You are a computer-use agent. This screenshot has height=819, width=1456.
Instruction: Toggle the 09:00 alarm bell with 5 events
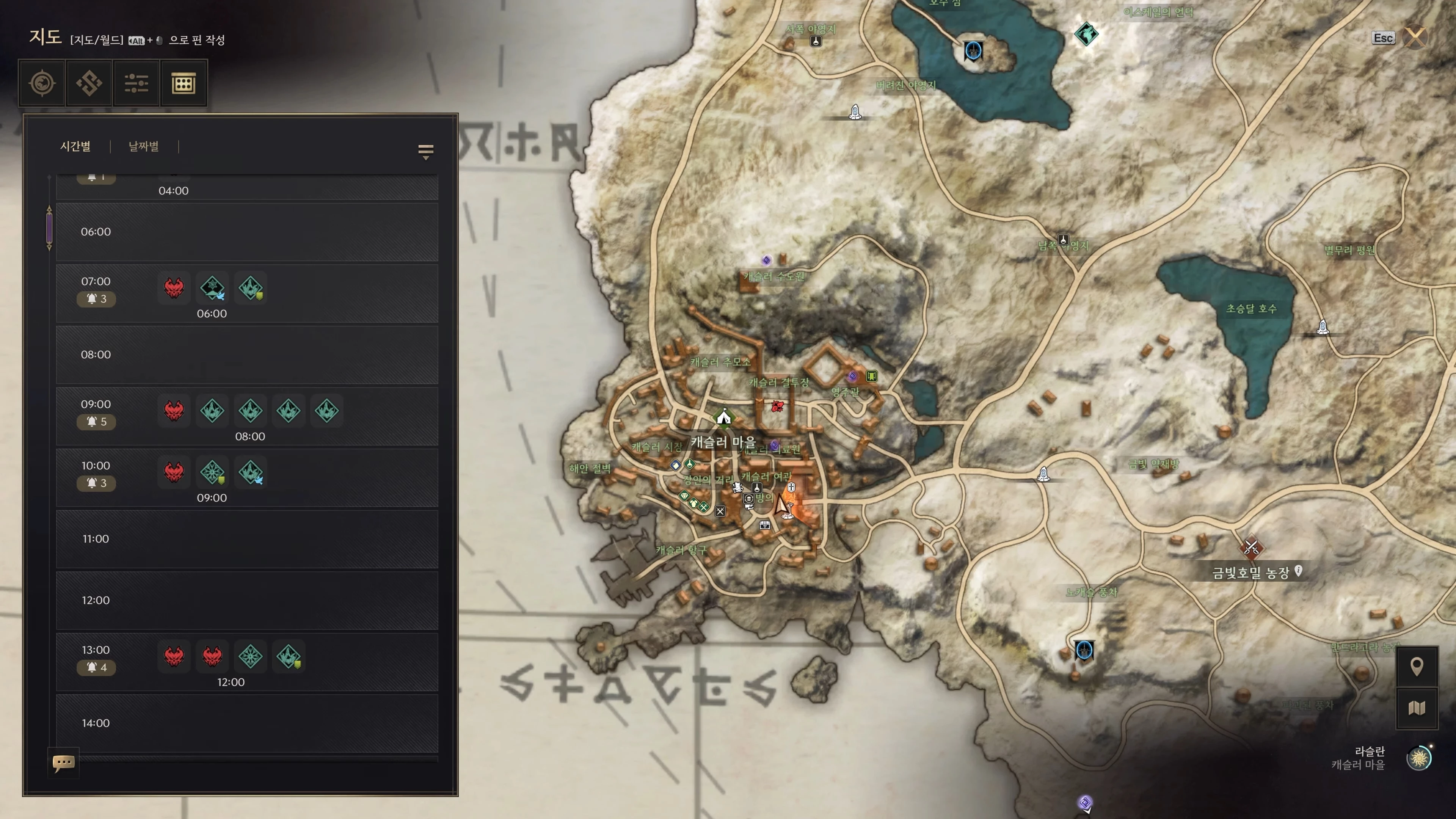(96, 422)
